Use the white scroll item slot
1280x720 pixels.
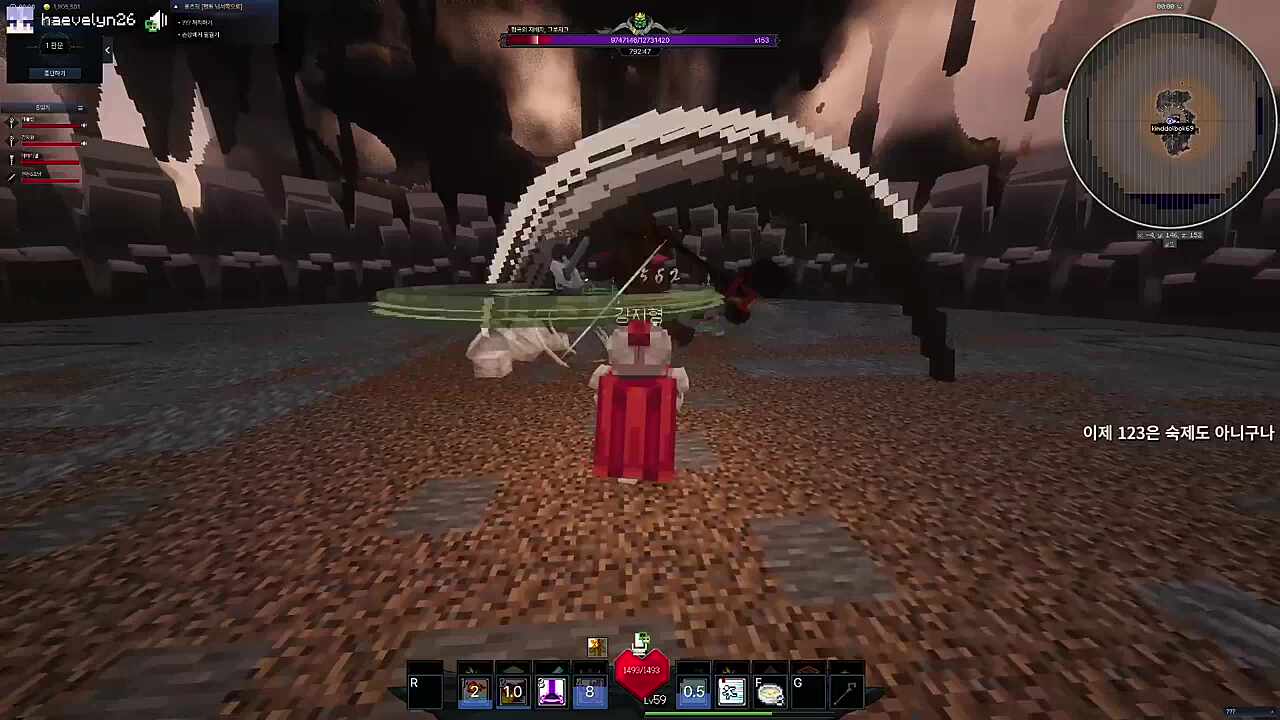point(731,691)
